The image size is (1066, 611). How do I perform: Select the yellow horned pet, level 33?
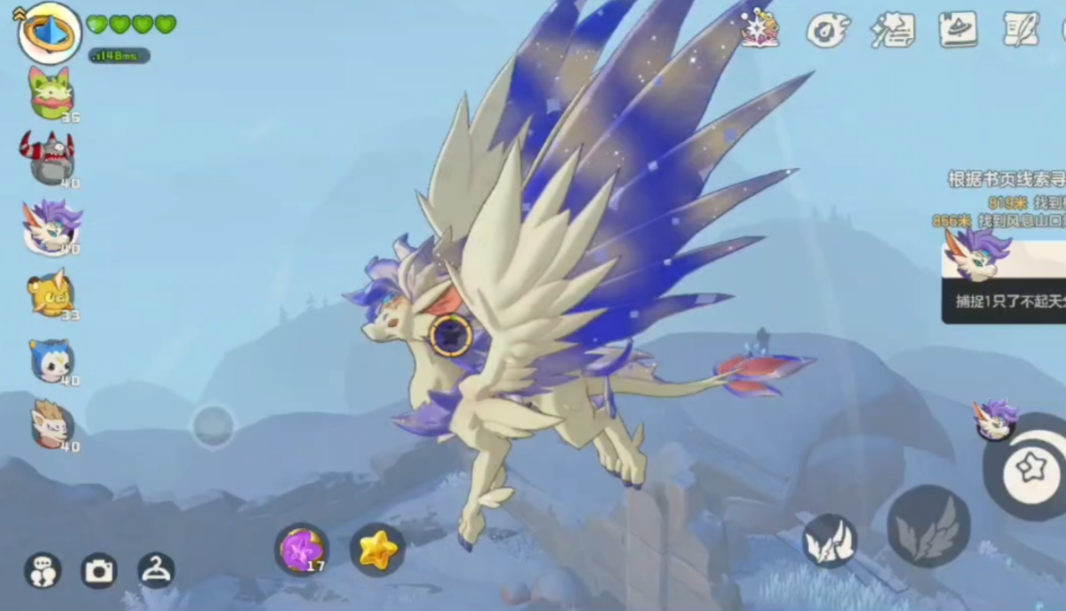pyautogui.click(x=50, y=293)
